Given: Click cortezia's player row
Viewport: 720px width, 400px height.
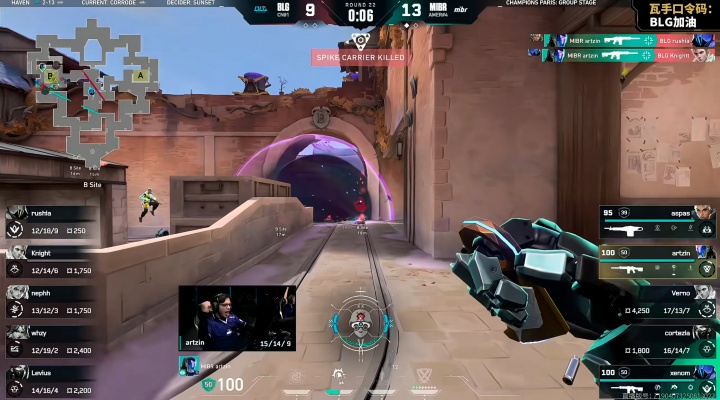Looking at the screenshot, I should click(x=657, y=342).
